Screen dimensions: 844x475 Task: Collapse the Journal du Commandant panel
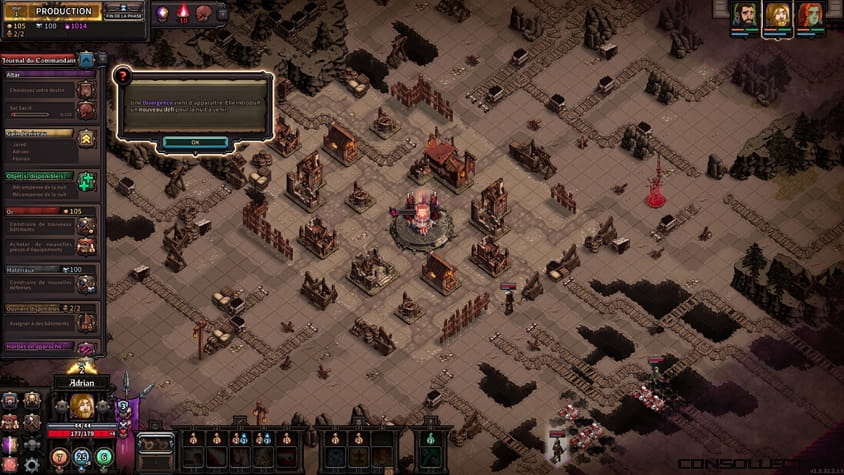[x=86, y=60]
